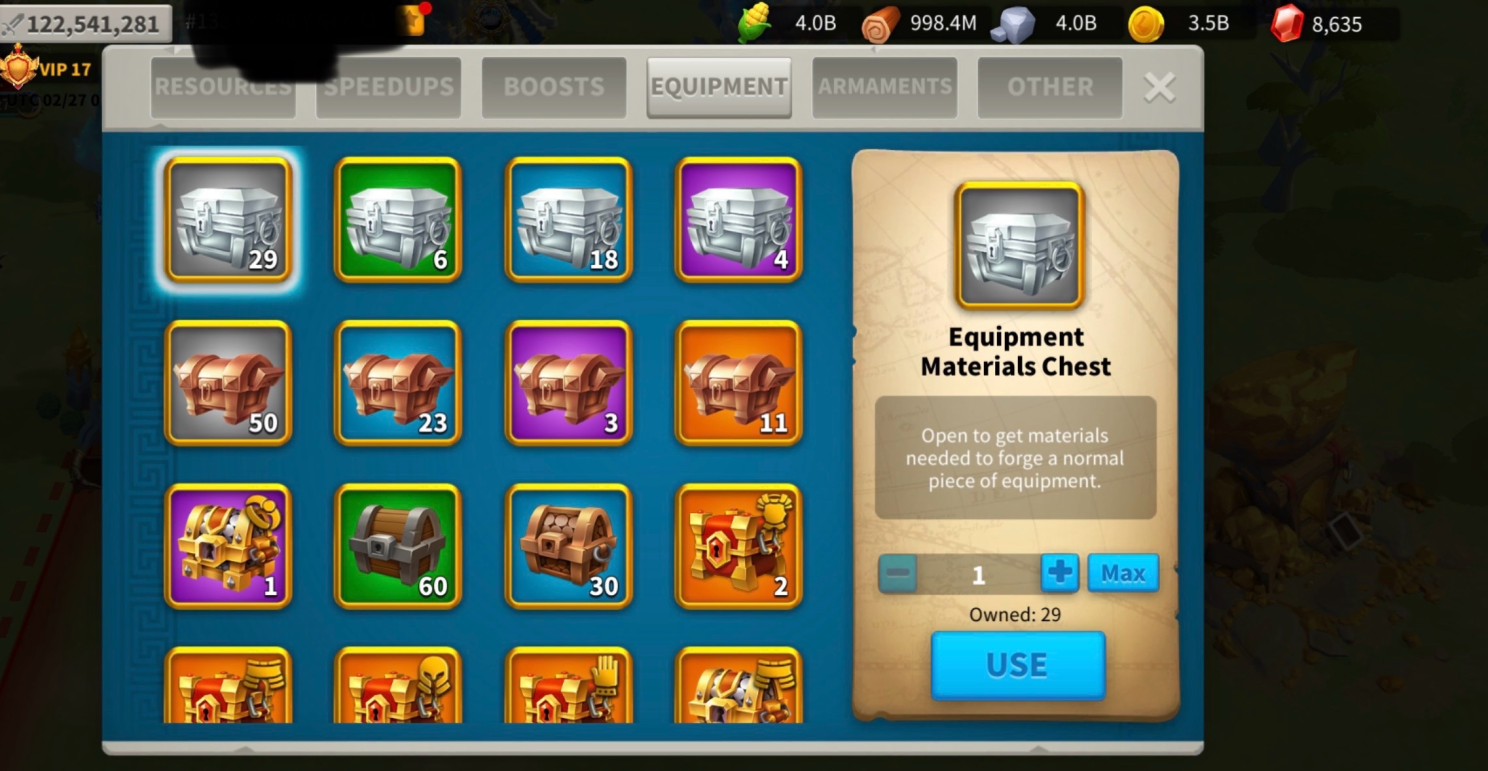
Task: Use the Equipment Materials Chest
Action: [1017, 665]
